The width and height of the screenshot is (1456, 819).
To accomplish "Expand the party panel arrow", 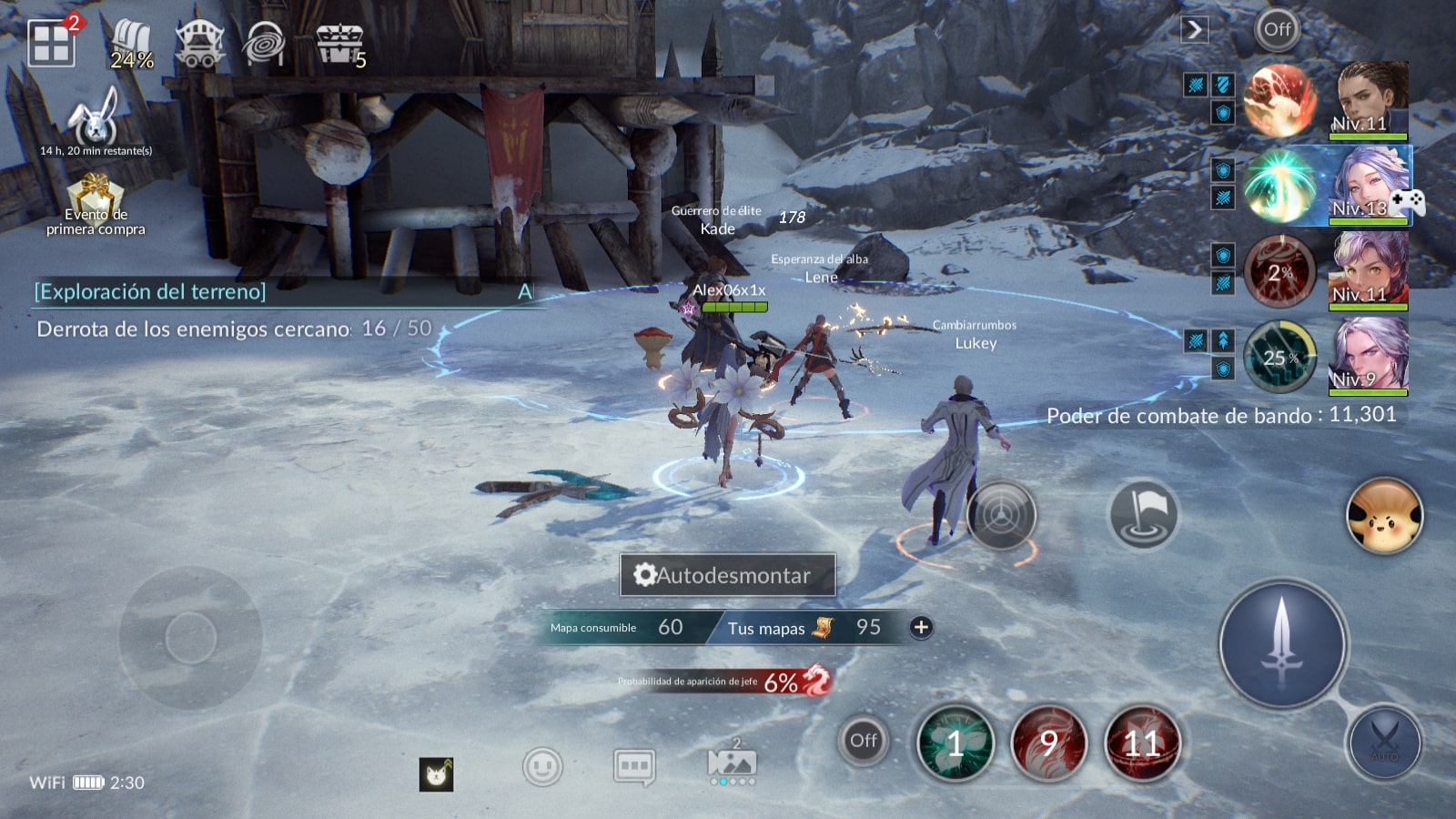I will pyautogui.click(x=1194, y=30).
